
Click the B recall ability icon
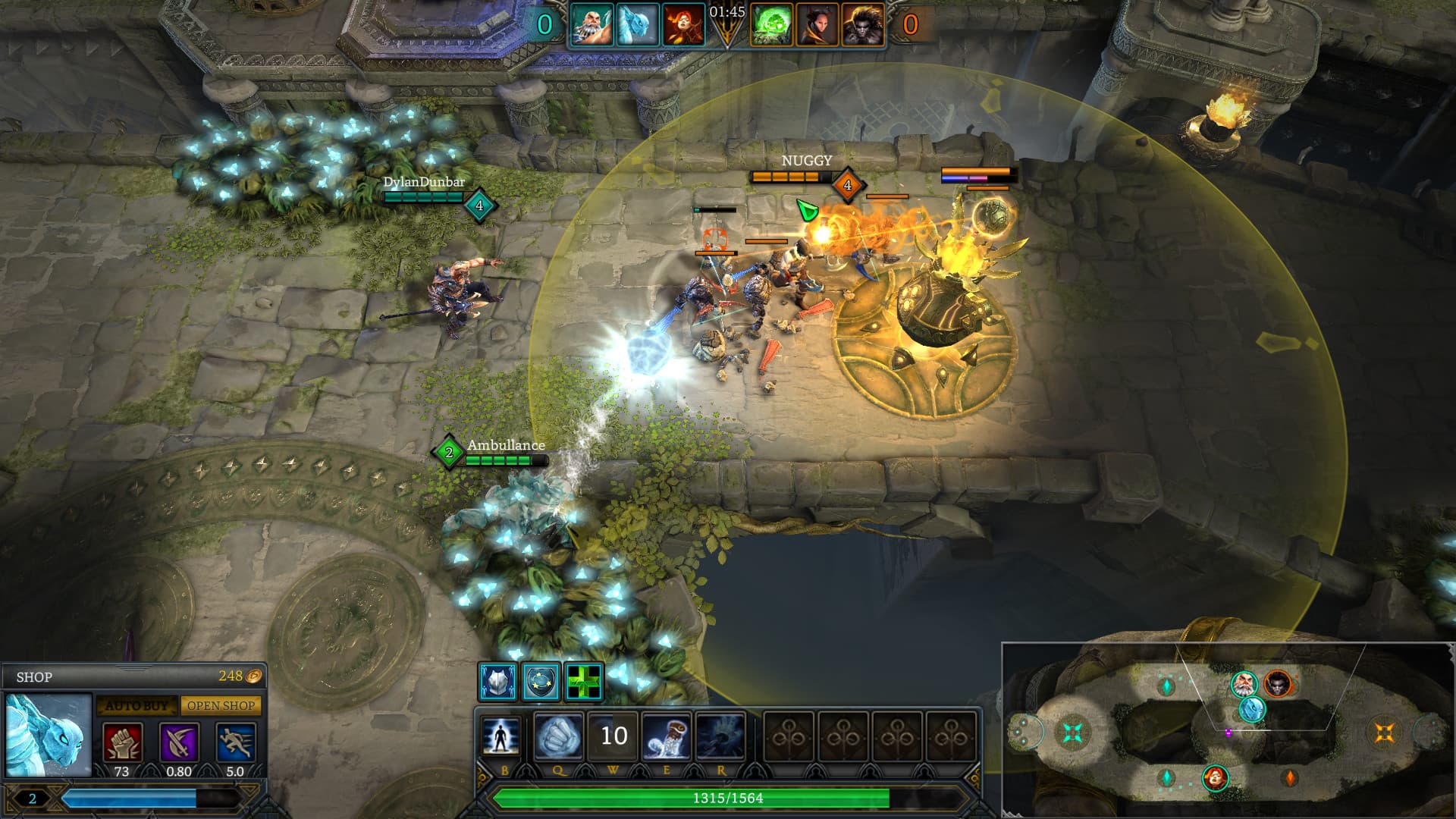pos(500,736)
